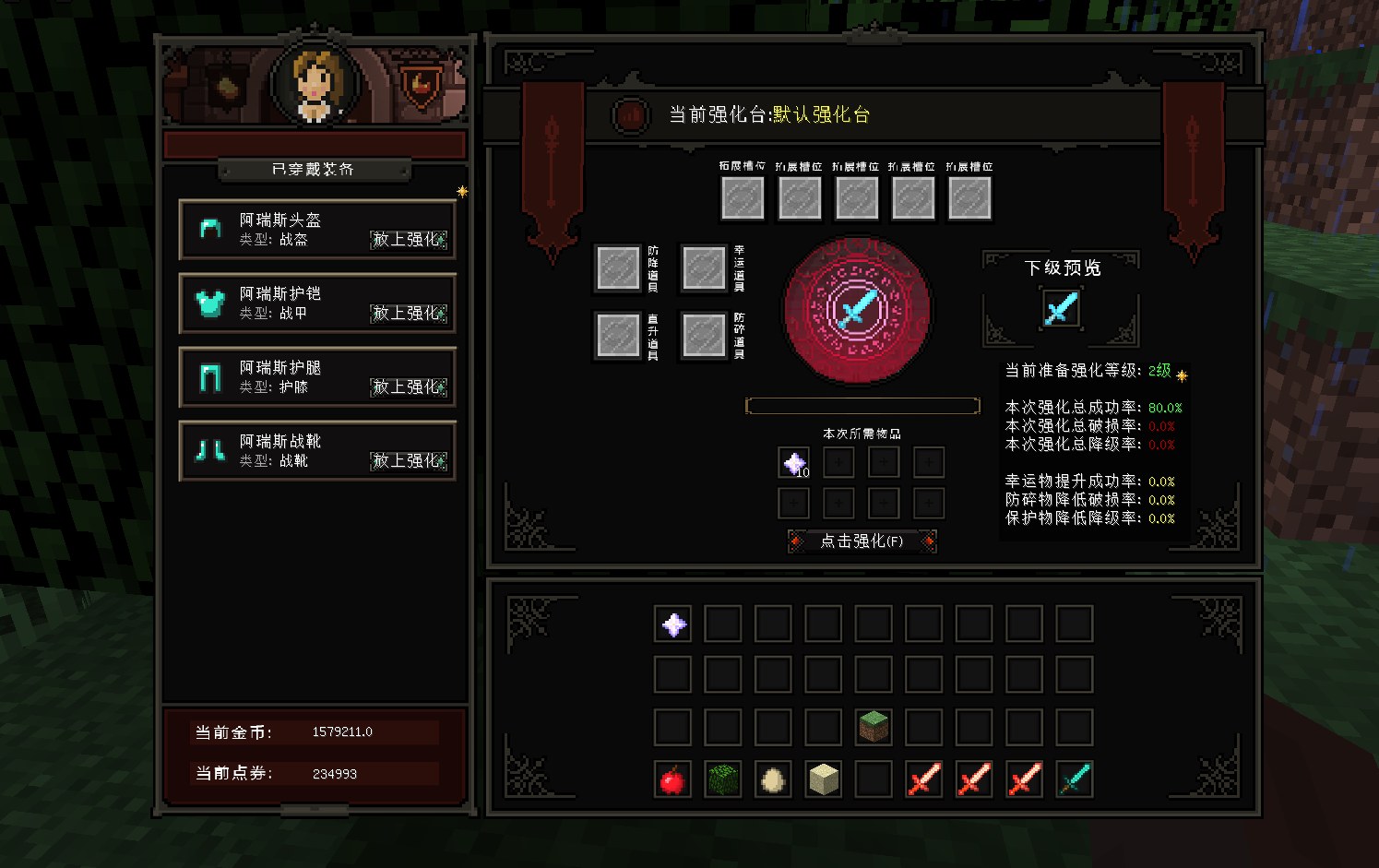
Task: Click the red apple in the hotbar
Action: tap(673, 779)
